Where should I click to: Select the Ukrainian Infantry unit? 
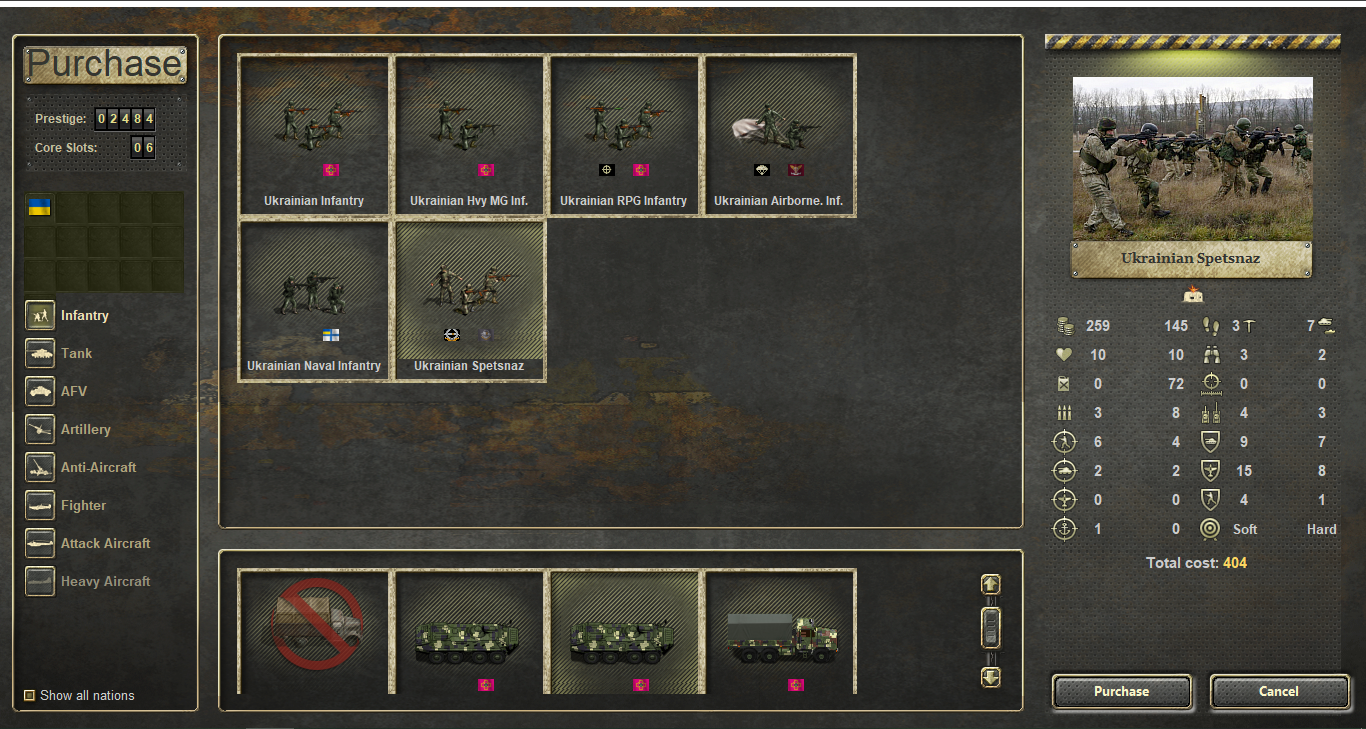pyautogui.click(x=314, y=135)
